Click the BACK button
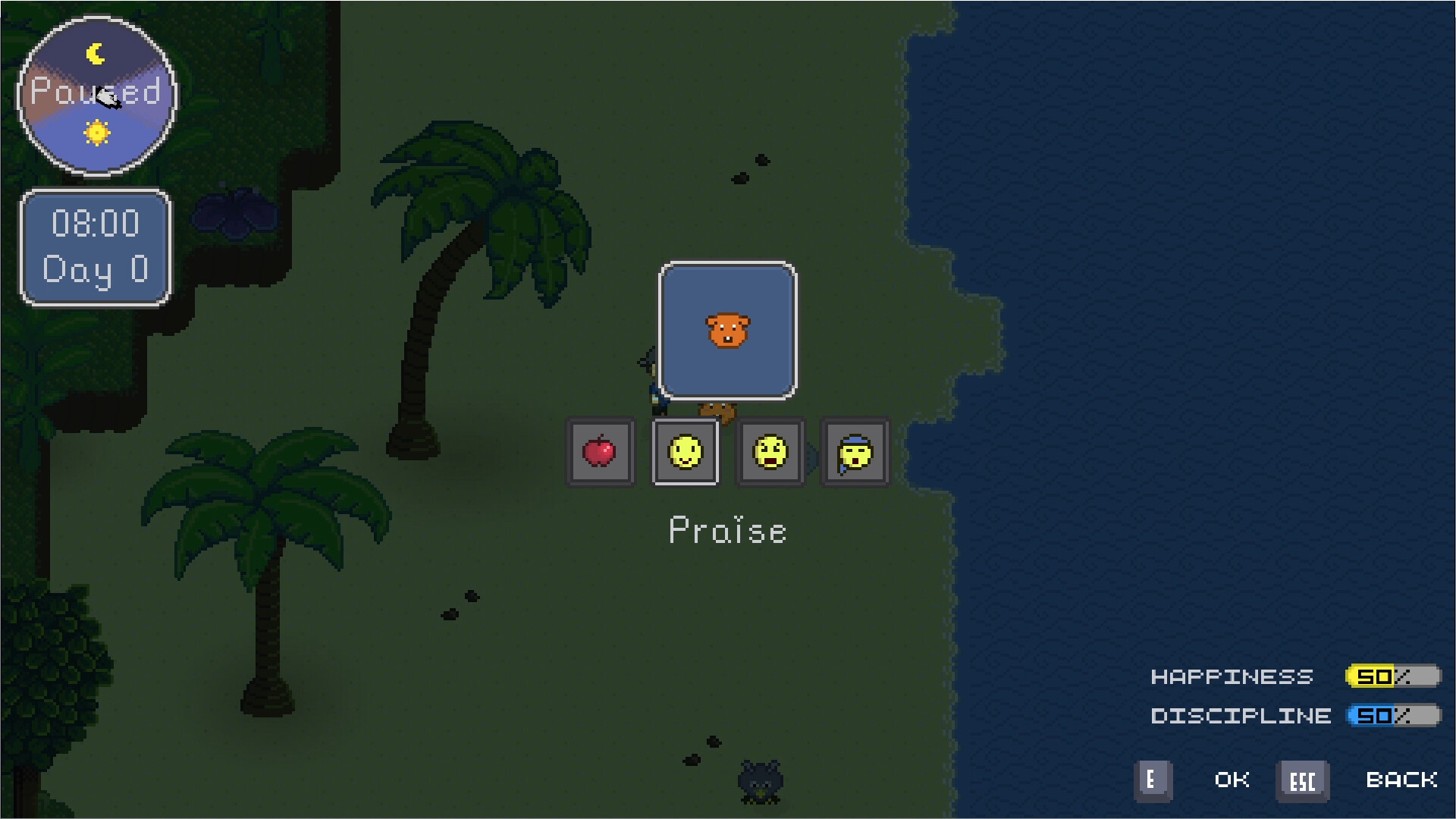This screenshot has width=1456, height=819. point(1402,780)
